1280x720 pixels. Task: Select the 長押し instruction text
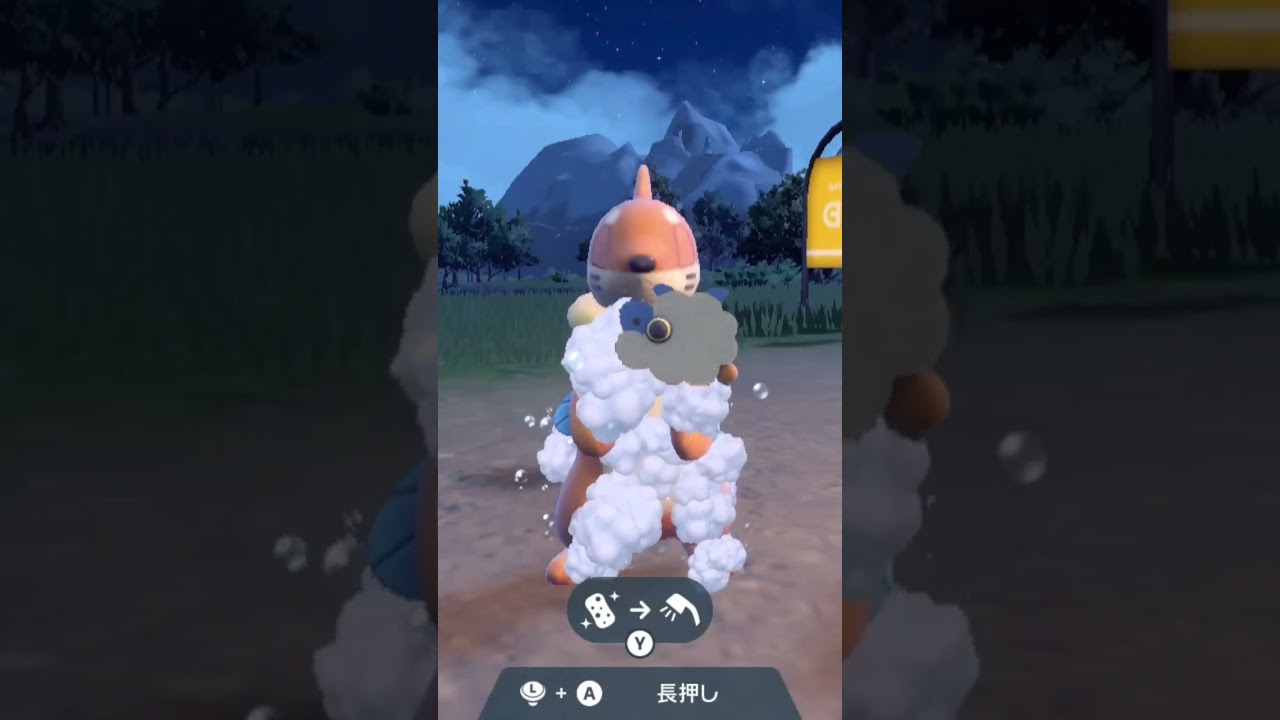[687, 693]
